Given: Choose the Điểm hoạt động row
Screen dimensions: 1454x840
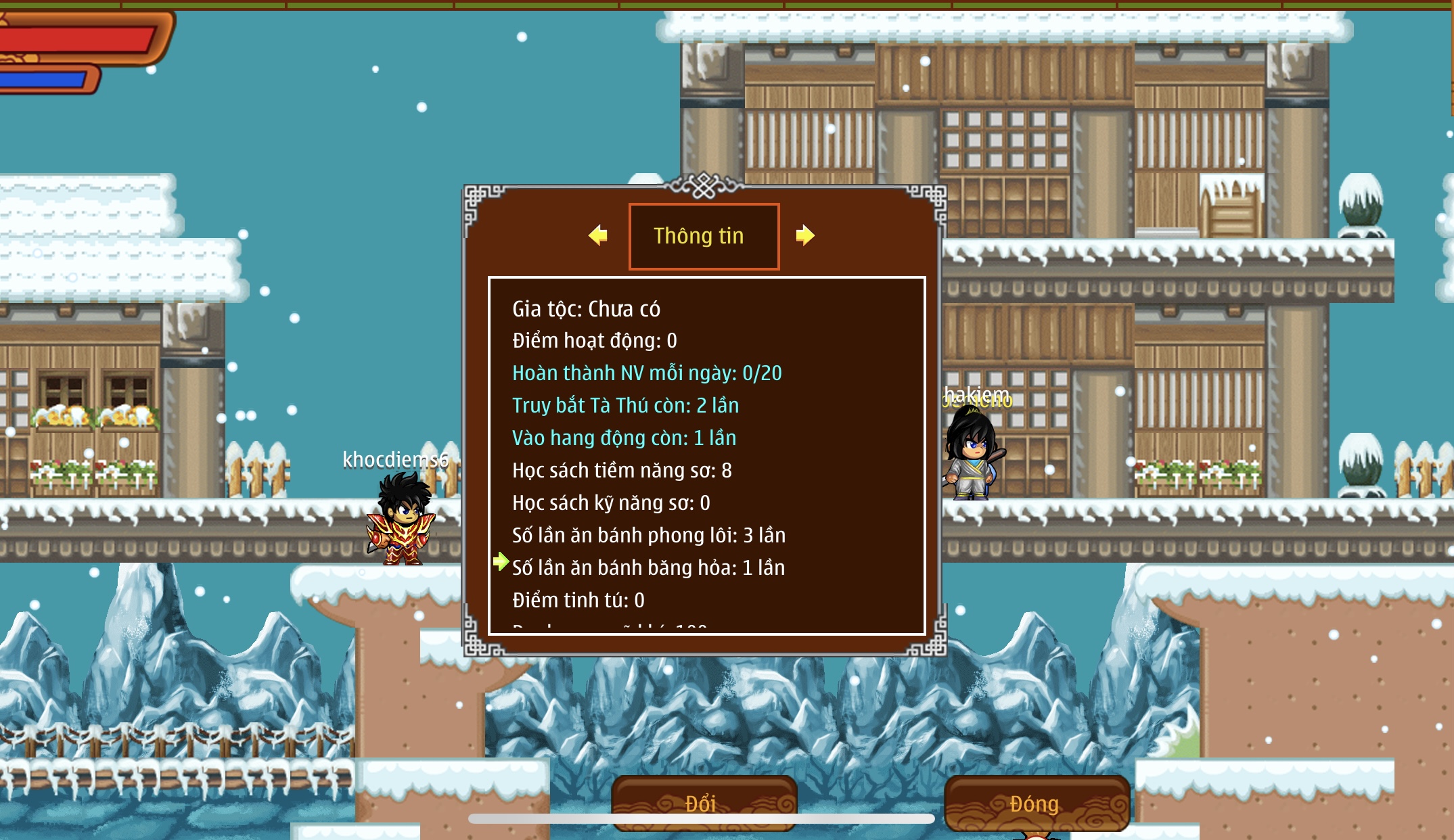Looking at the screenshot, I should [x=594, y=341].
